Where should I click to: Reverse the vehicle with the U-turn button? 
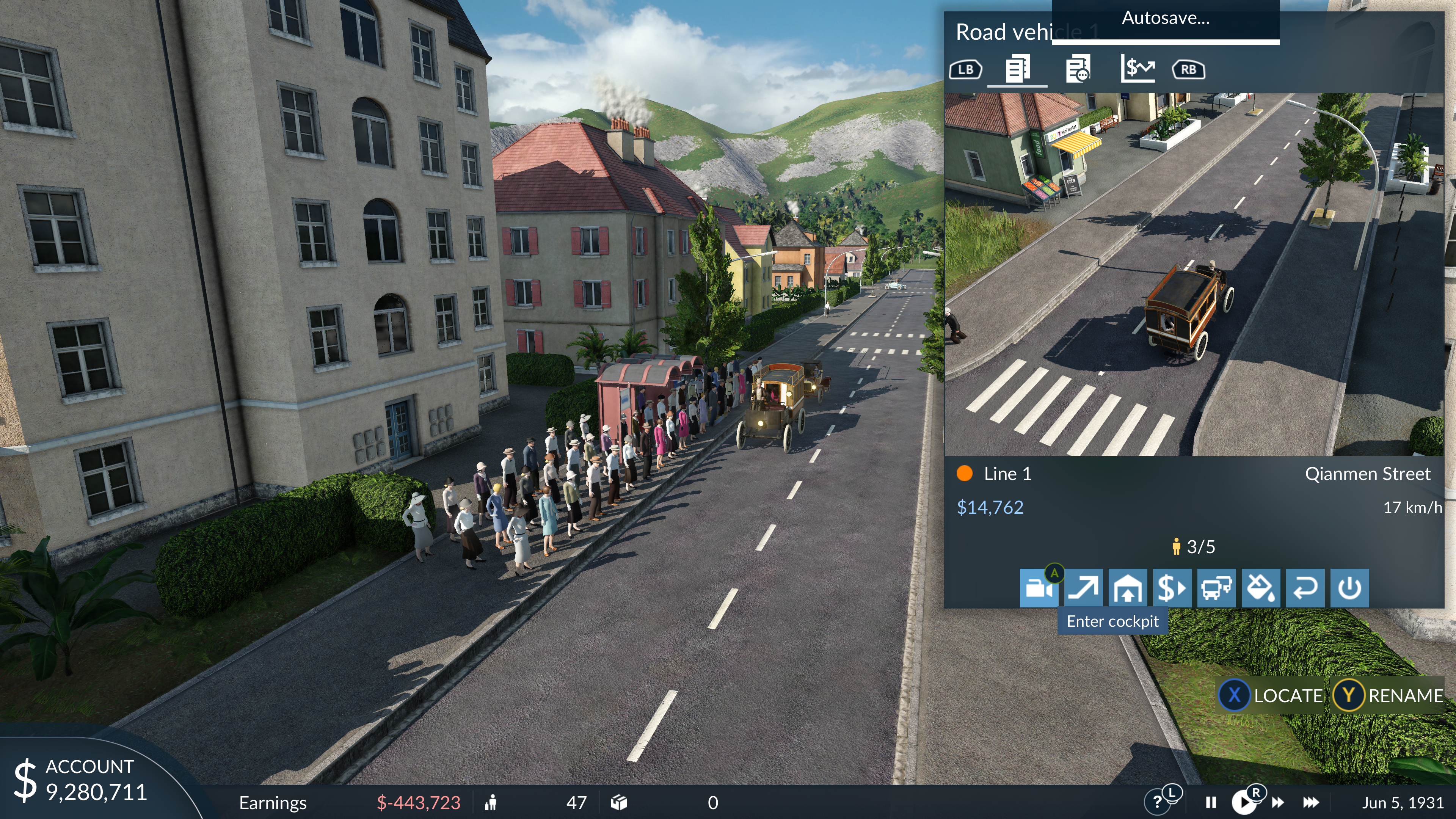[x=1305, y=588]
